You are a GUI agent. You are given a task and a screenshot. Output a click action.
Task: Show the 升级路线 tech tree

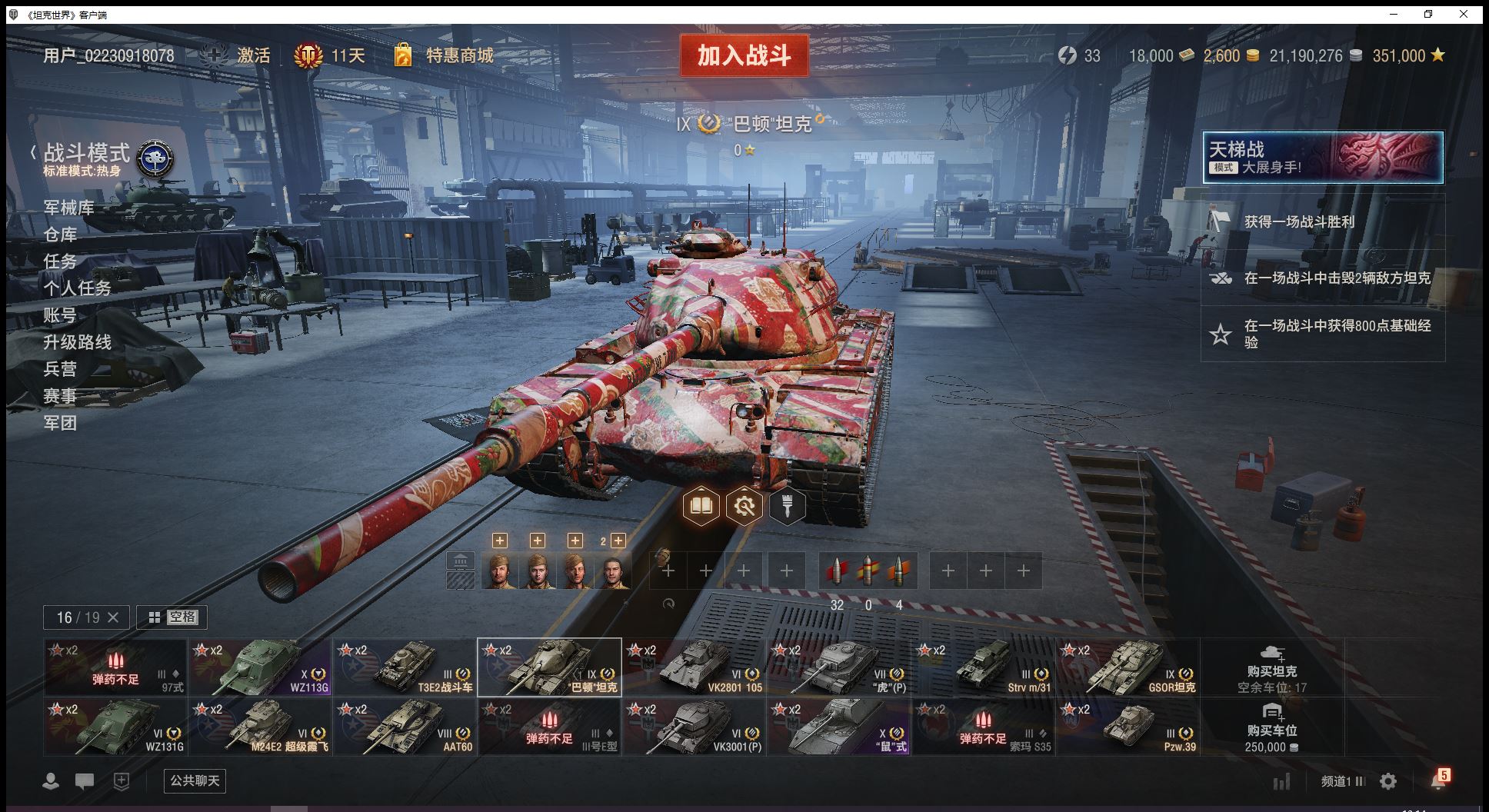[77, 342]
